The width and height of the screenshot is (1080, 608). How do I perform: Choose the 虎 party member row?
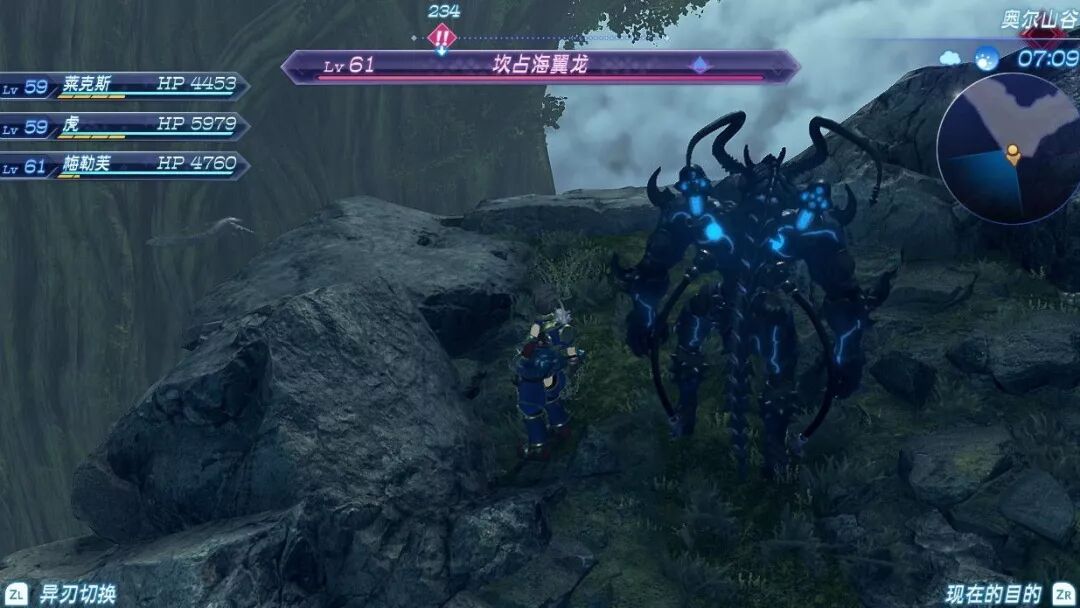125,127
